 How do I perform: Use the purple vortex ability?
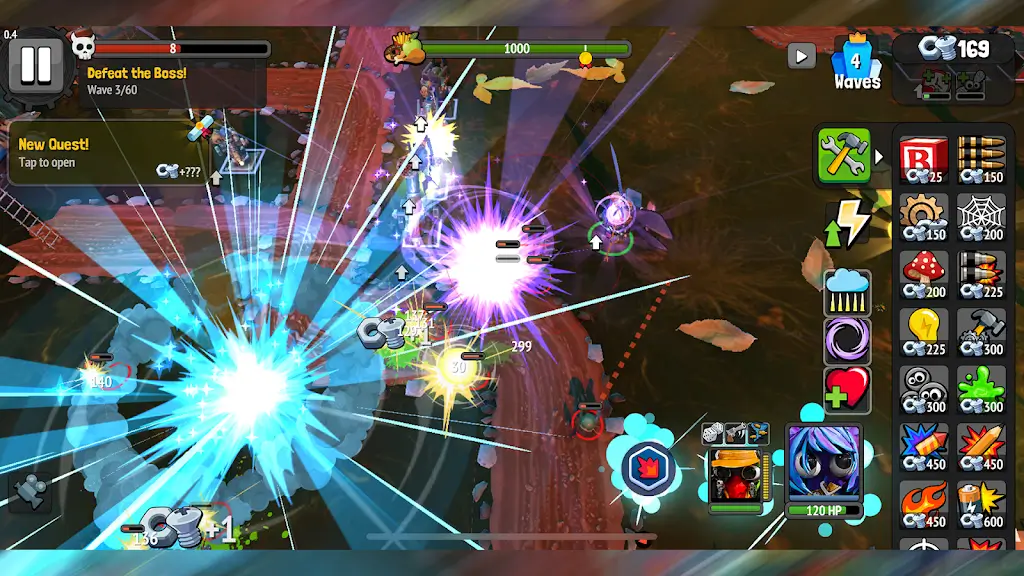coord(847,341)
